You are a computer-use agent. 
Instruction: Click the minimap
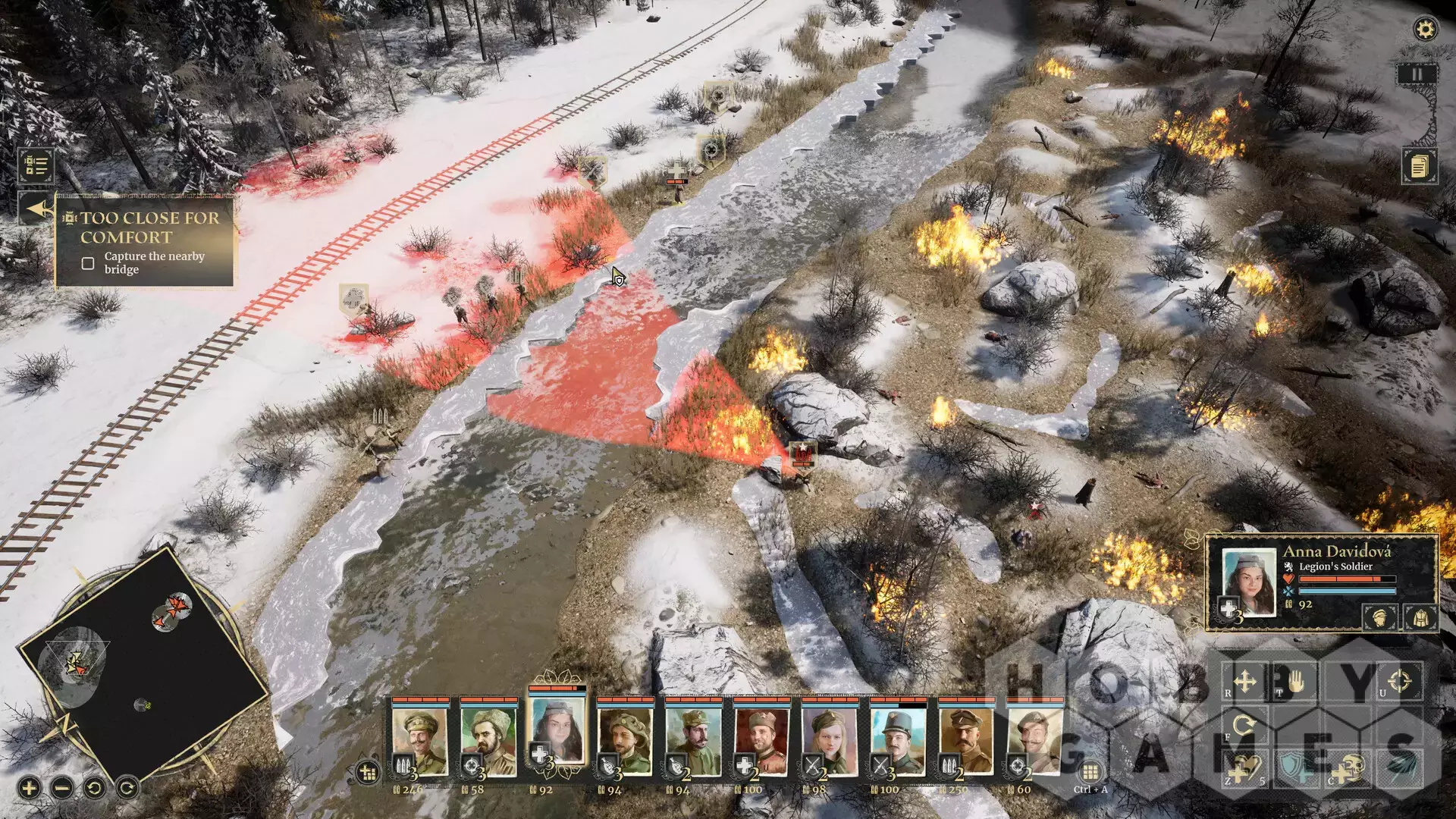[143, 658]
